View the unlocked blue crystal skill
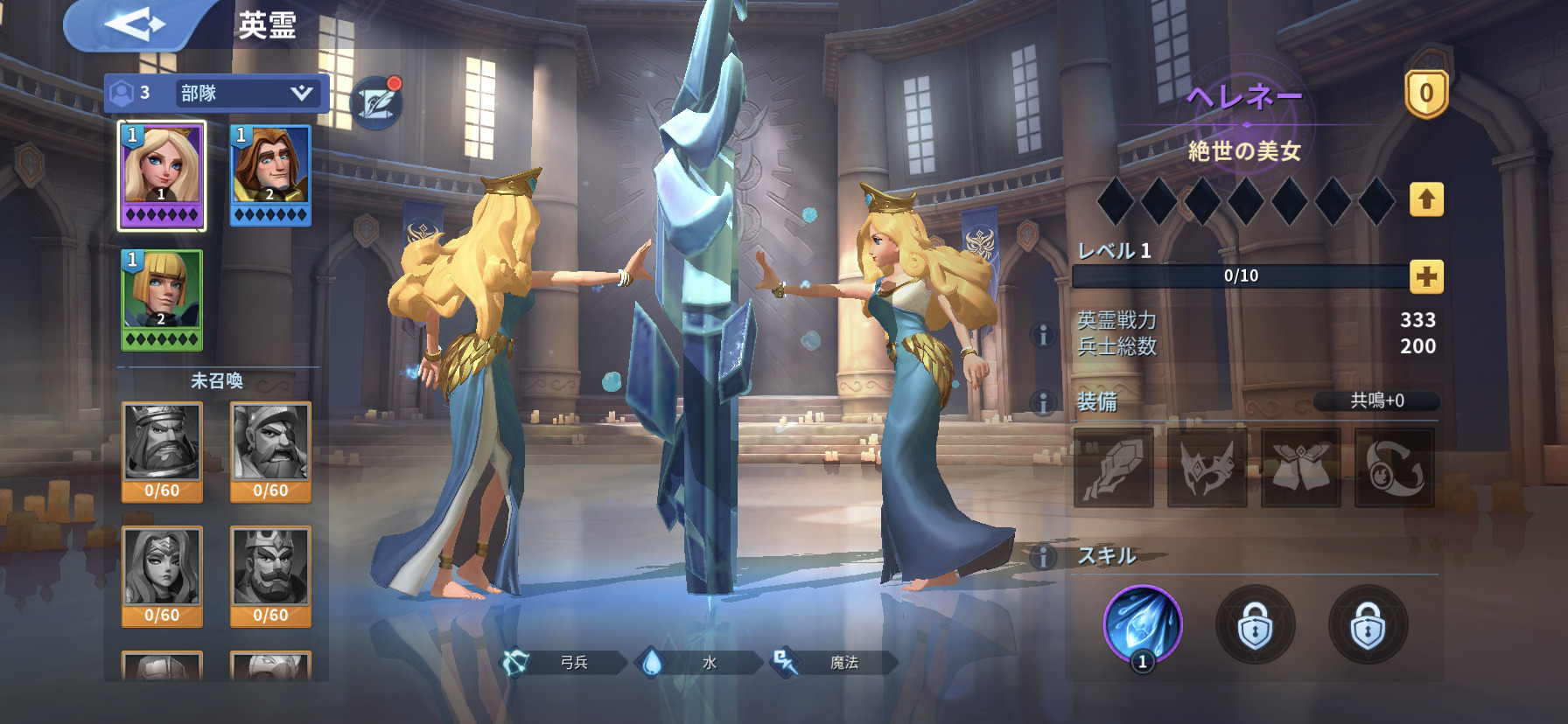The height and width of the screenshot is (724, 1568). click(1142, 624)
